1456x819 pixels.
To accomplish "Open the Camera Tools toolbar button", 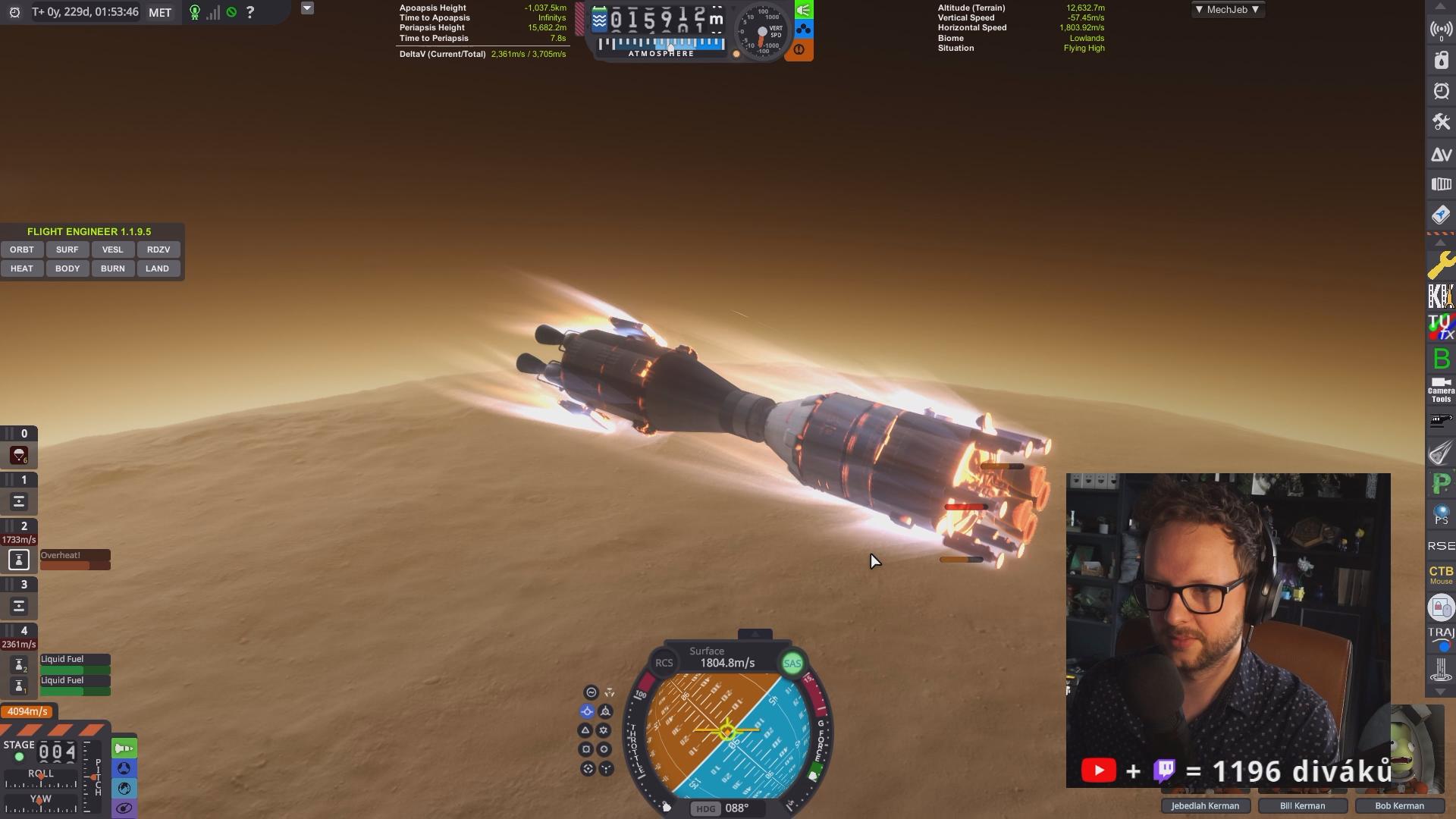I will point(1441,390).
